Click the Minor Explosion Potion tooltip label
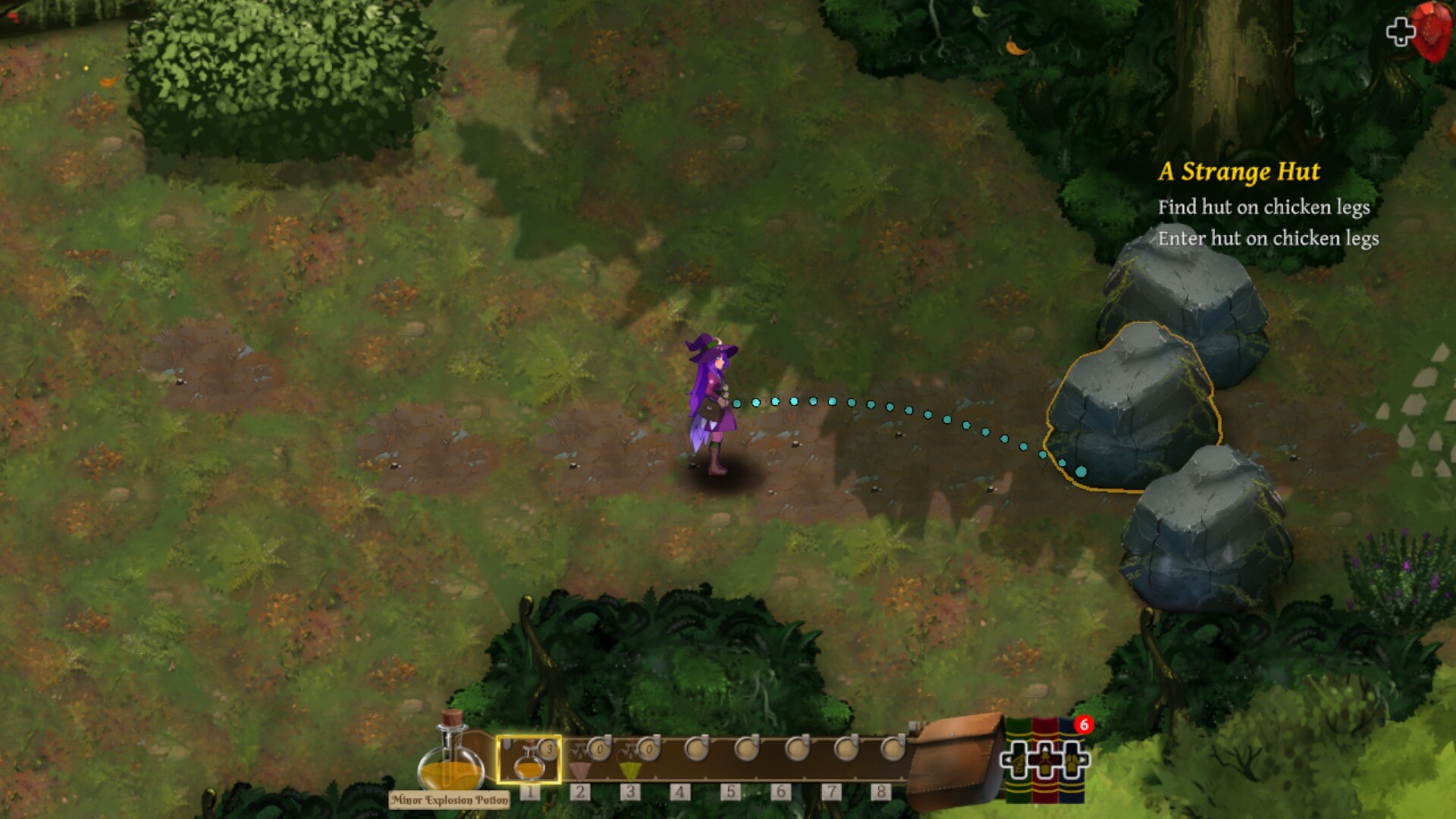The image size is (1456, 819). point(449,800)
